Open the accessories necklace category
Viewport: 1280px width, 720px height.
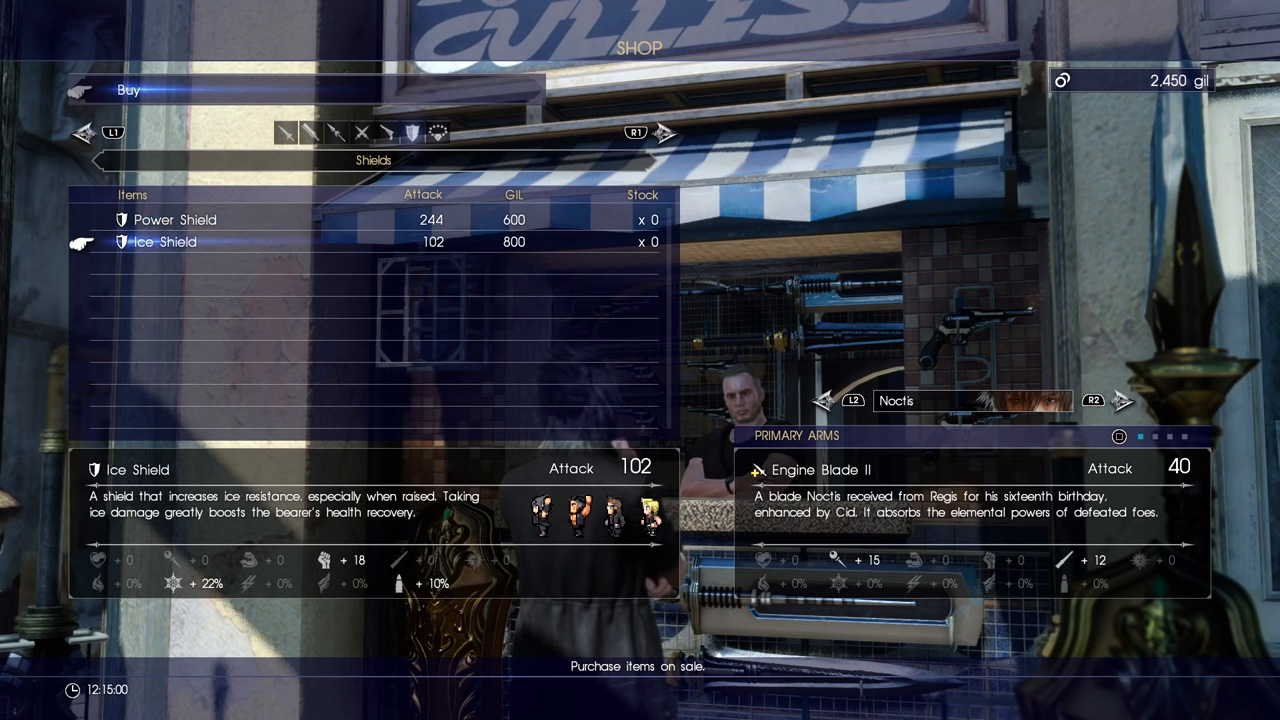437,132
